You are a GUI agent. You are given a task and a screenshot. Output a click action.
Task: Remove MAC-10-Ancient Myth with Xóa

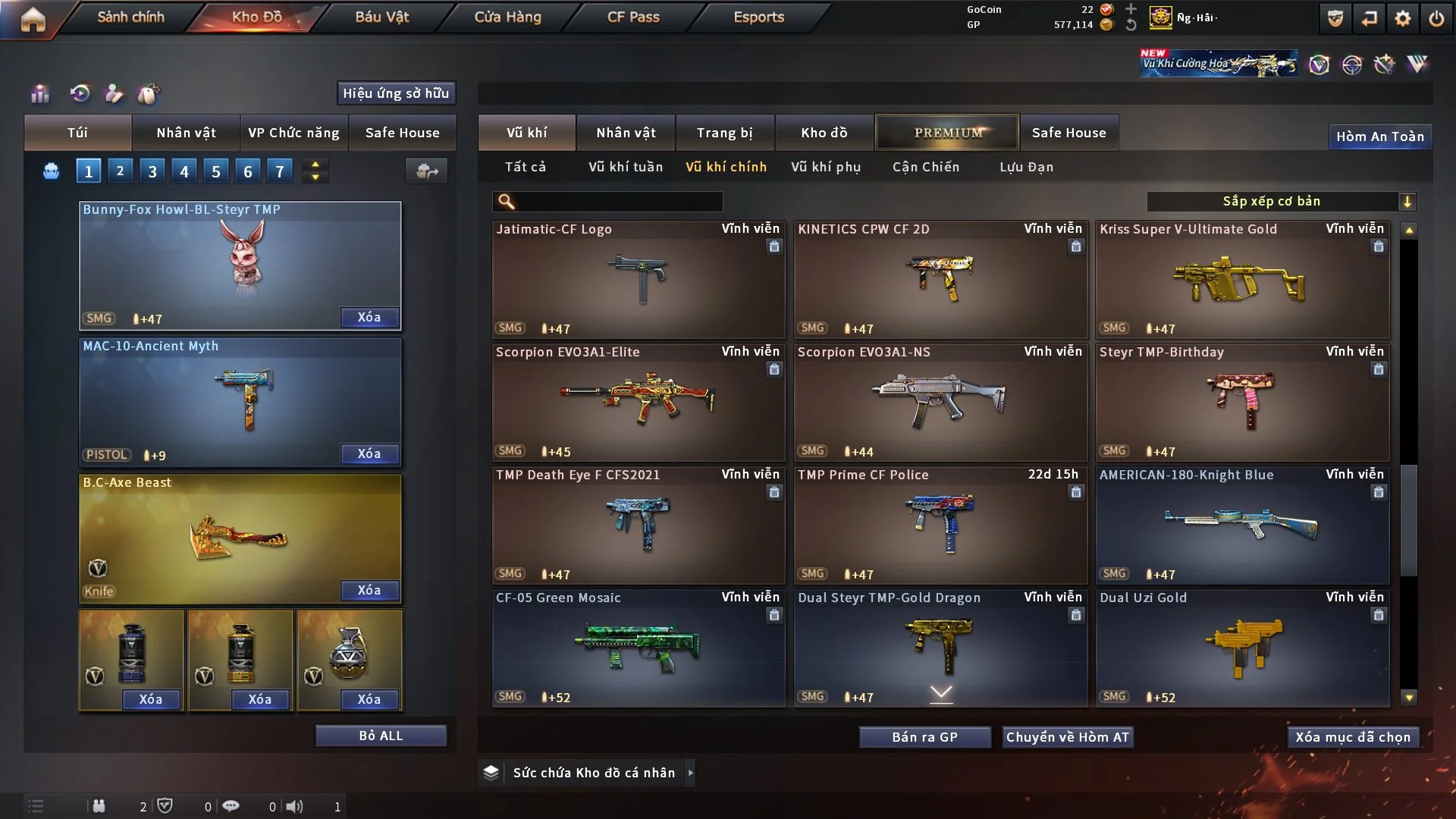tap(369, 453)
